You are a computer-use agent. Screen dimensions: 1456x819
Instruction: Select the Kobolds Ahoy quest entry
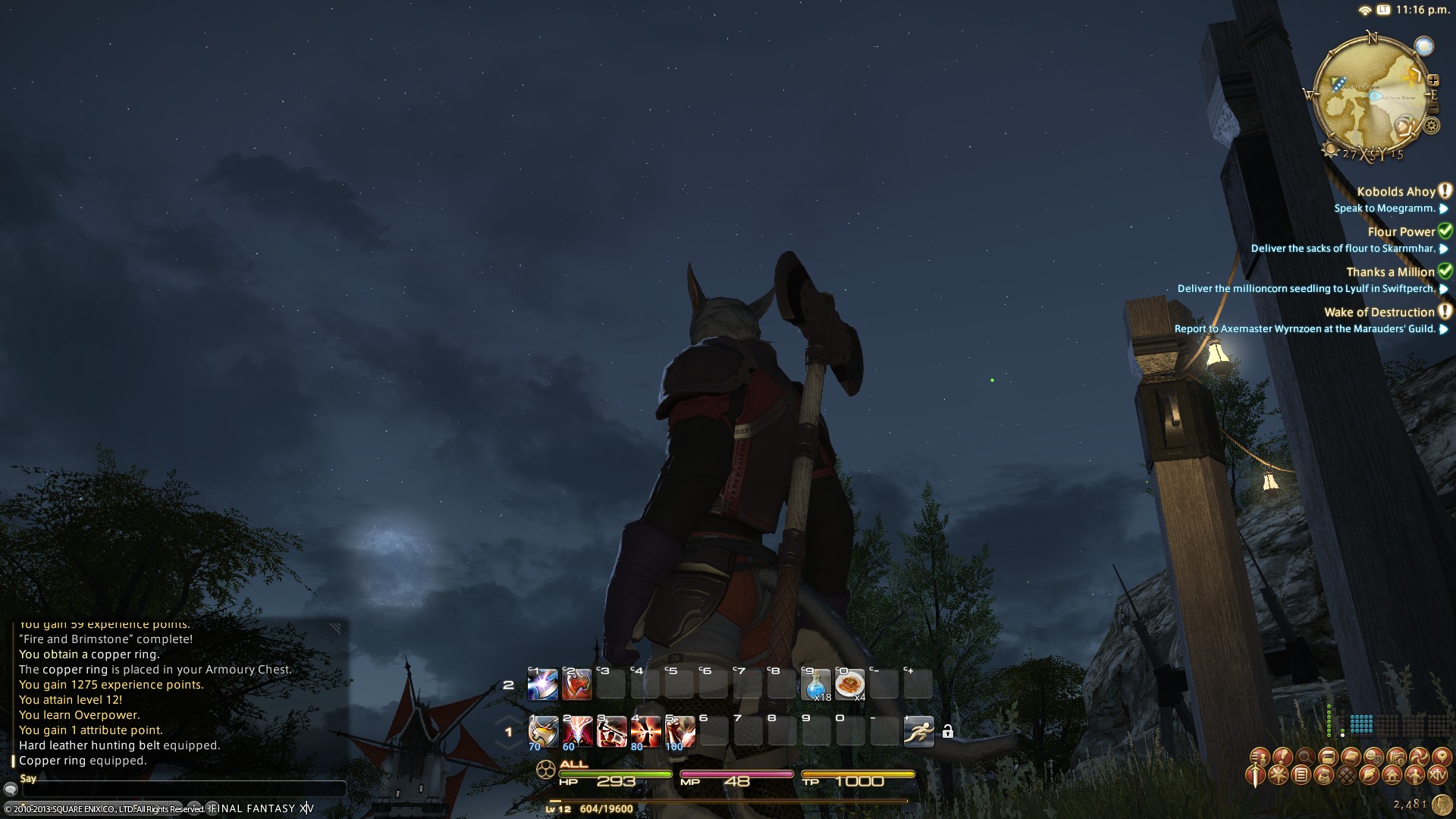(1396, 192)
